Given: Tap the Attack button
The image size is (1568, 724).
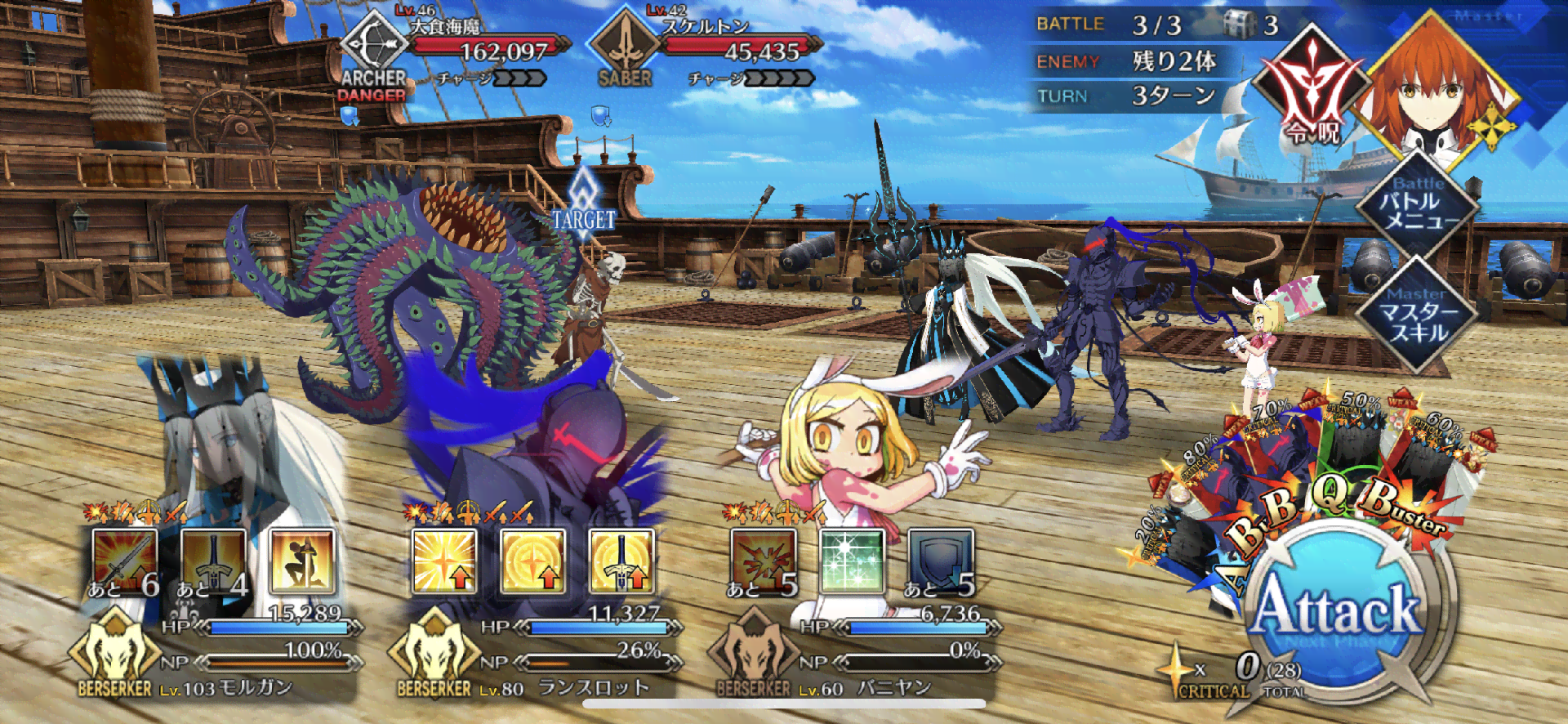Looking at the screenshot, I should 1338,609.
